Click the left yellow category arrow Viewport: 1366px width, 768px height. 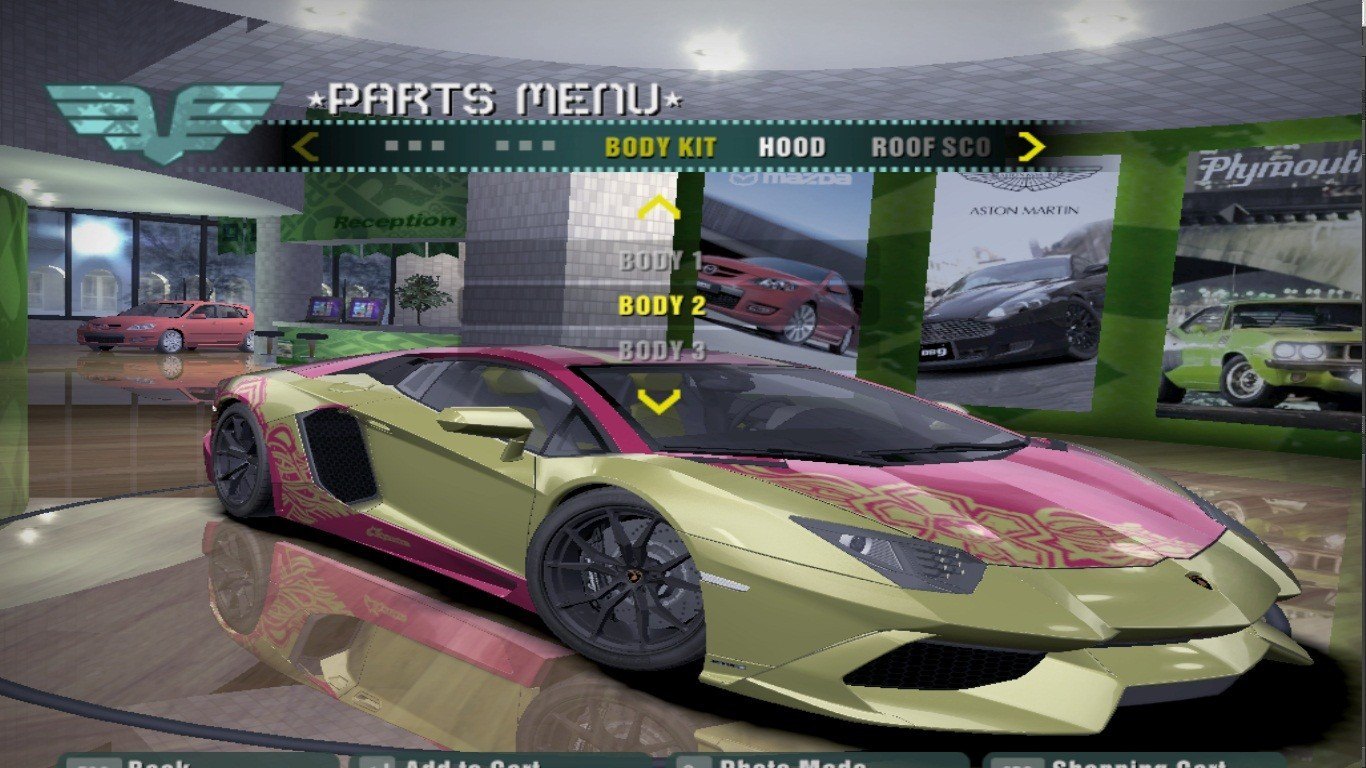tap(305, 148)
